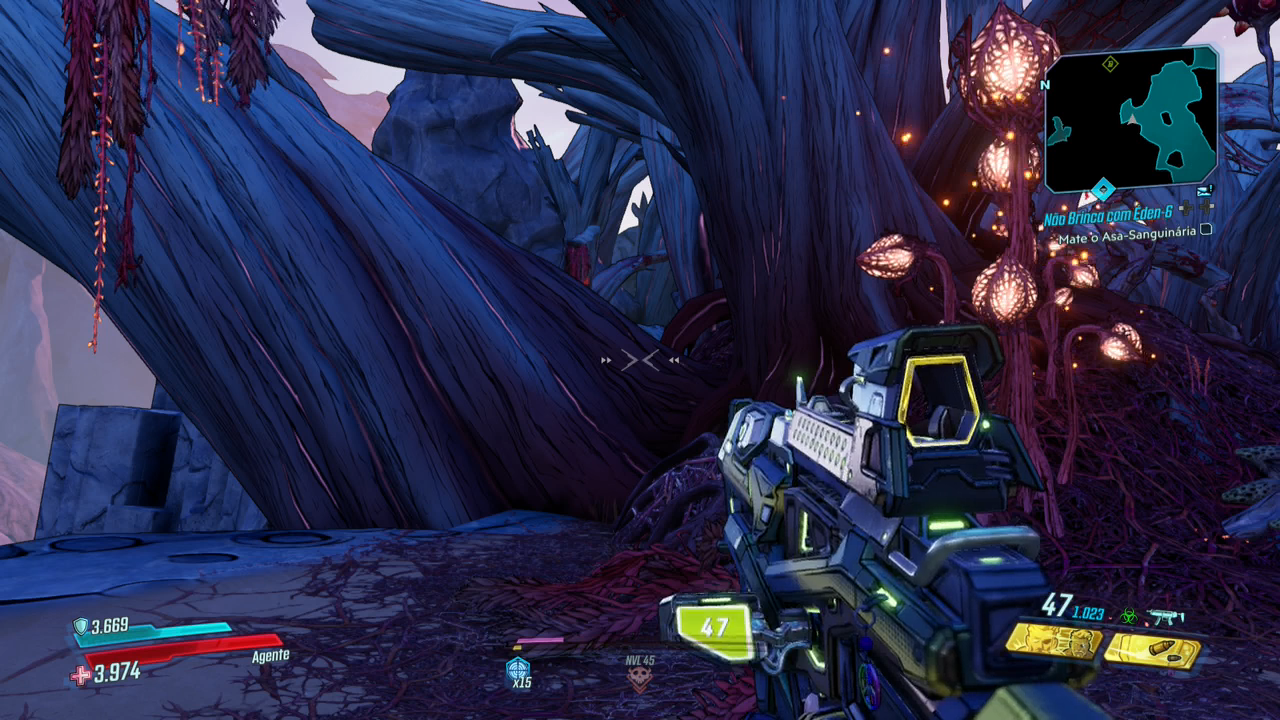This screenshot has width=1280, height=720.
Task: Activate the golden bullet action skill
Action: point(1152,650)
